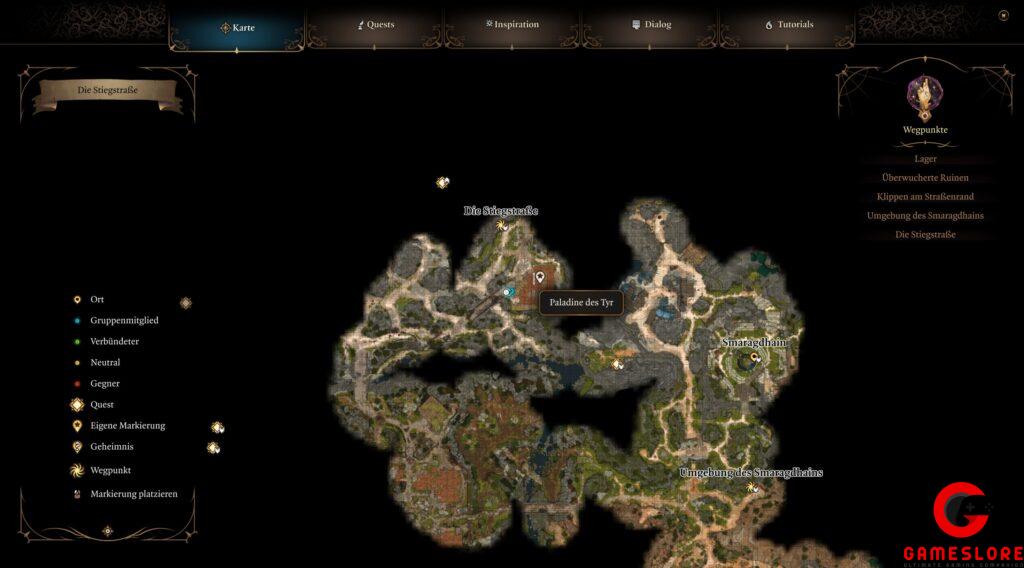Switch to the Inspiration tab
The width and height of the screenshot is (1024, 568).
(x=513, y=25)
